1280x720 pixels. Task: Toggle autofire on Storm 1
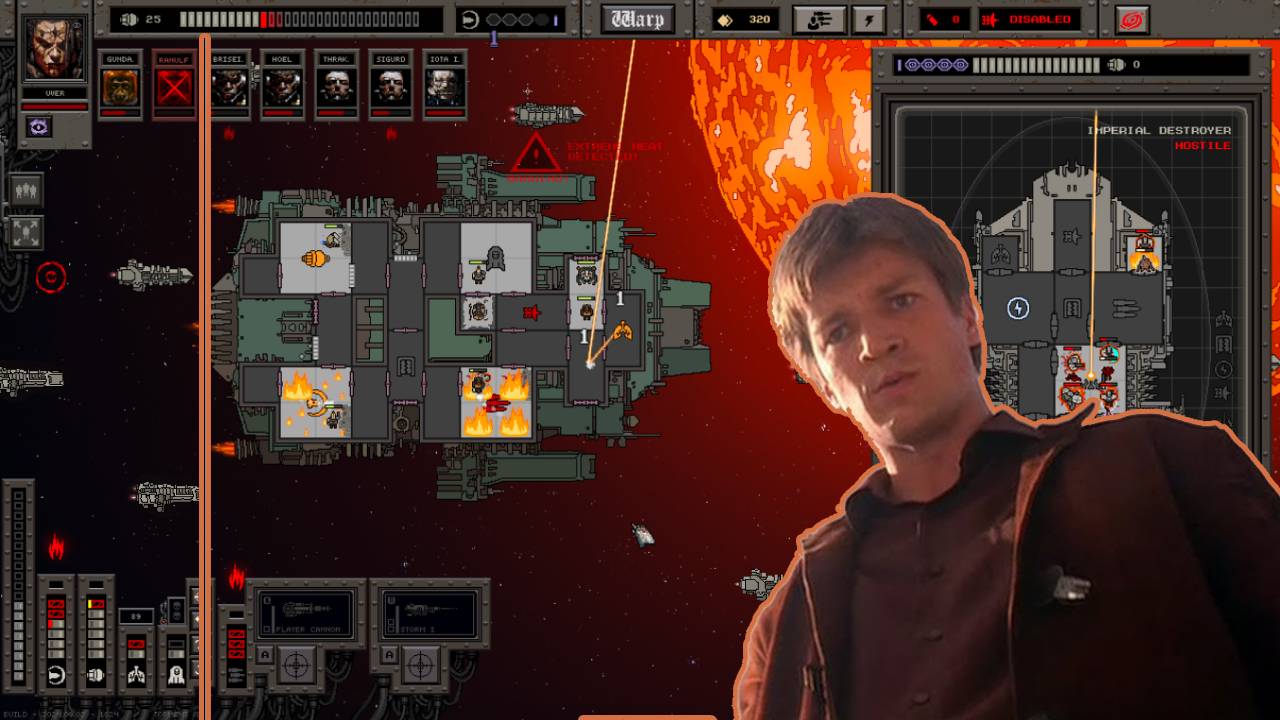tap(389, 655)
